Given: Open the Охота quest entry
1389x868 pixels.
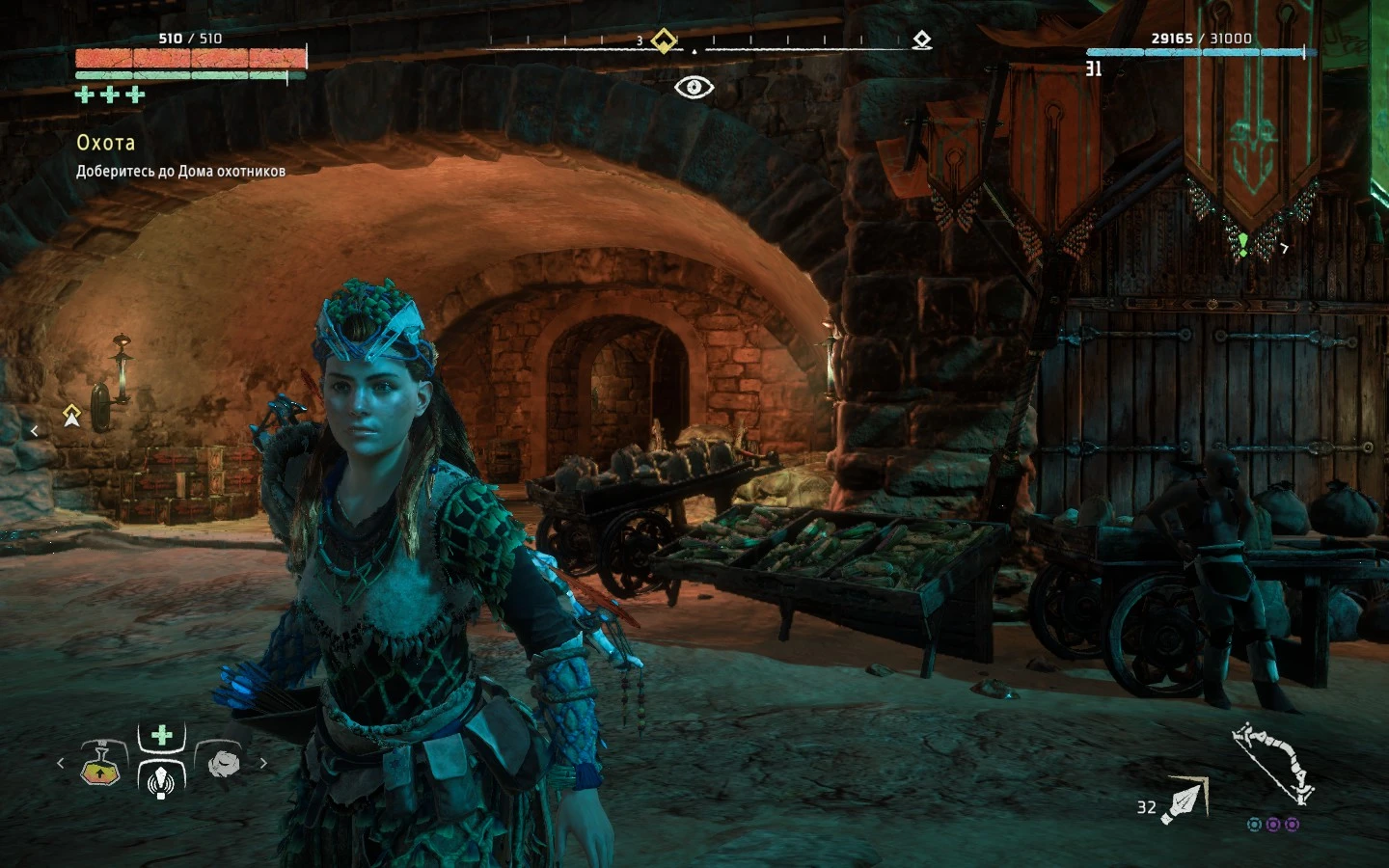Looking at the screenshot, I should [105, 143].
